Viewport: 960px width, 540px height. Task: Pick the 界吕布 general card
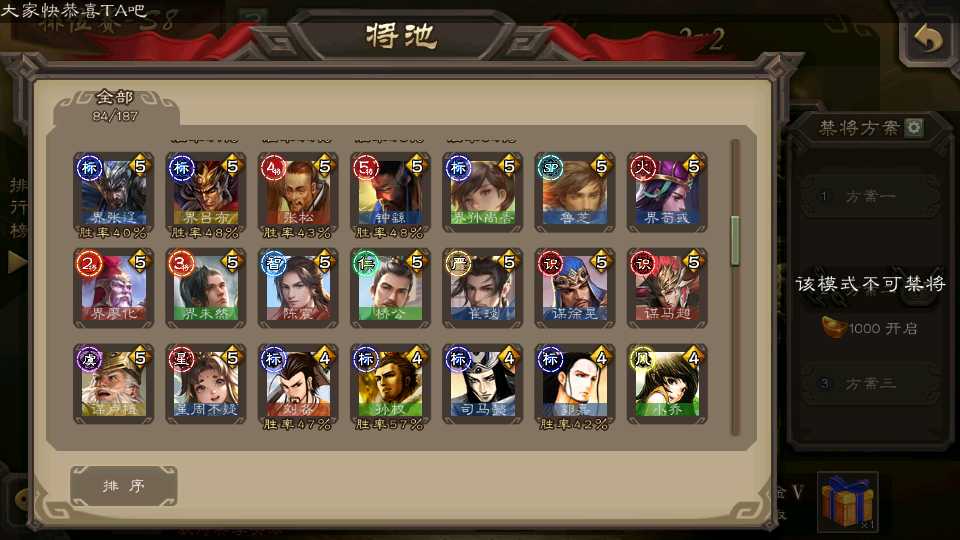pos(205,192)
